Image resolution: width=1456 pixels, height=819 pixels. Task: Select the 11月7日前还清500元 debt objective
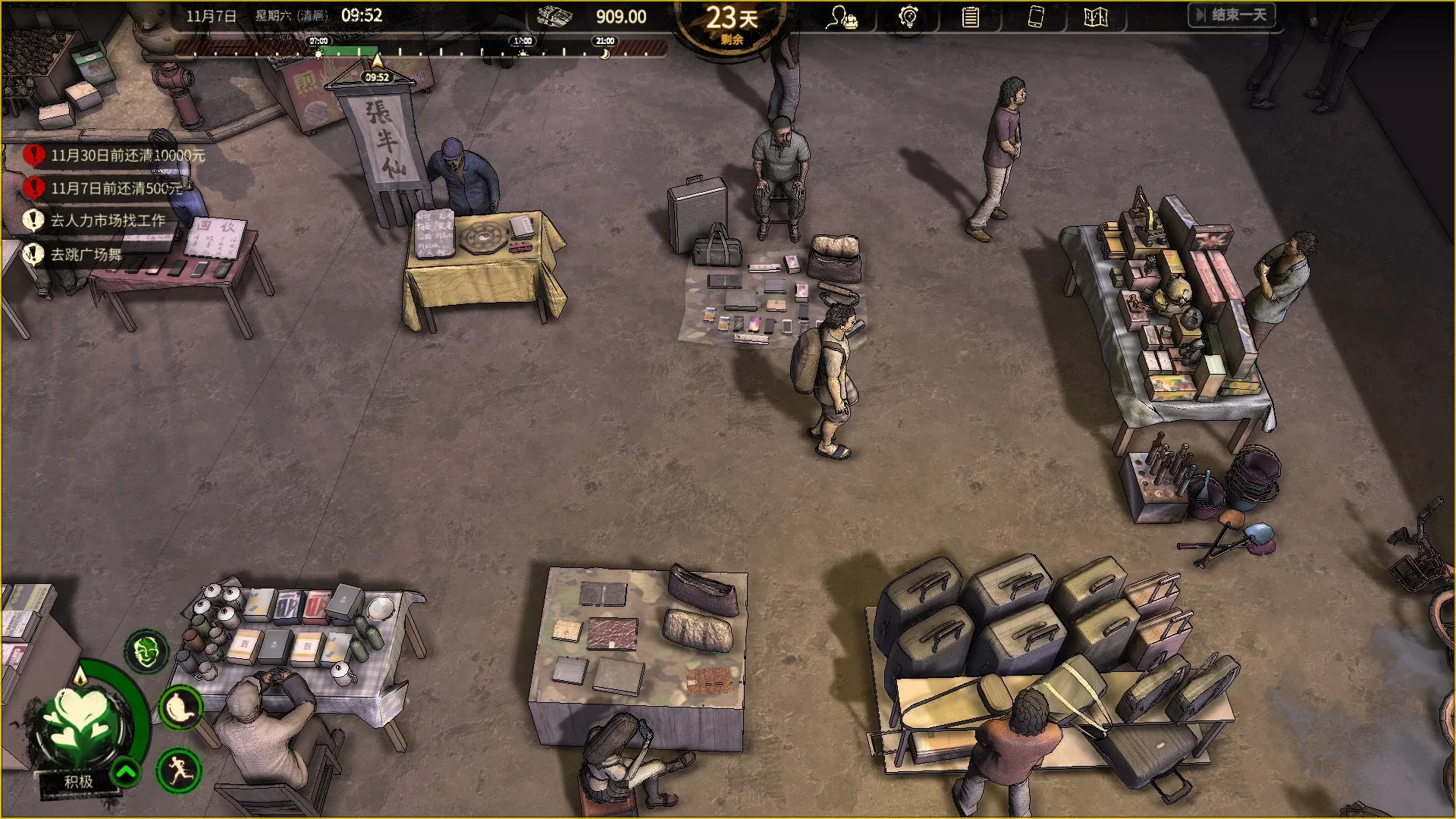point(116,188)
